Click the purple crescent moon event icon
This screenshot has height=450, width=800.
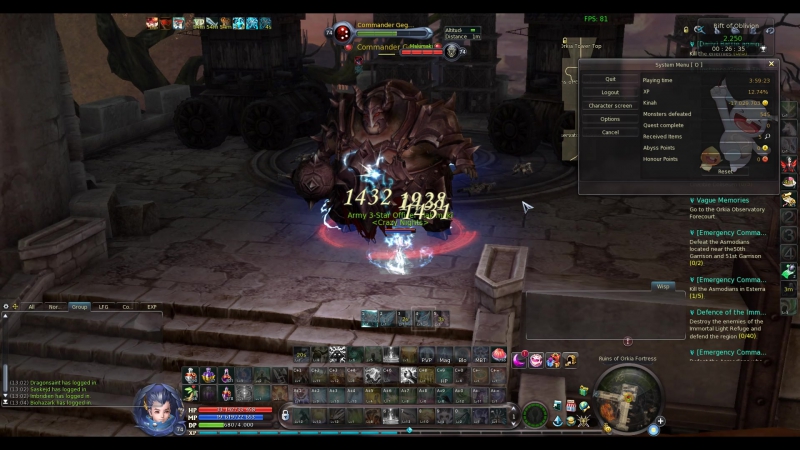click(x=519, y=360)
